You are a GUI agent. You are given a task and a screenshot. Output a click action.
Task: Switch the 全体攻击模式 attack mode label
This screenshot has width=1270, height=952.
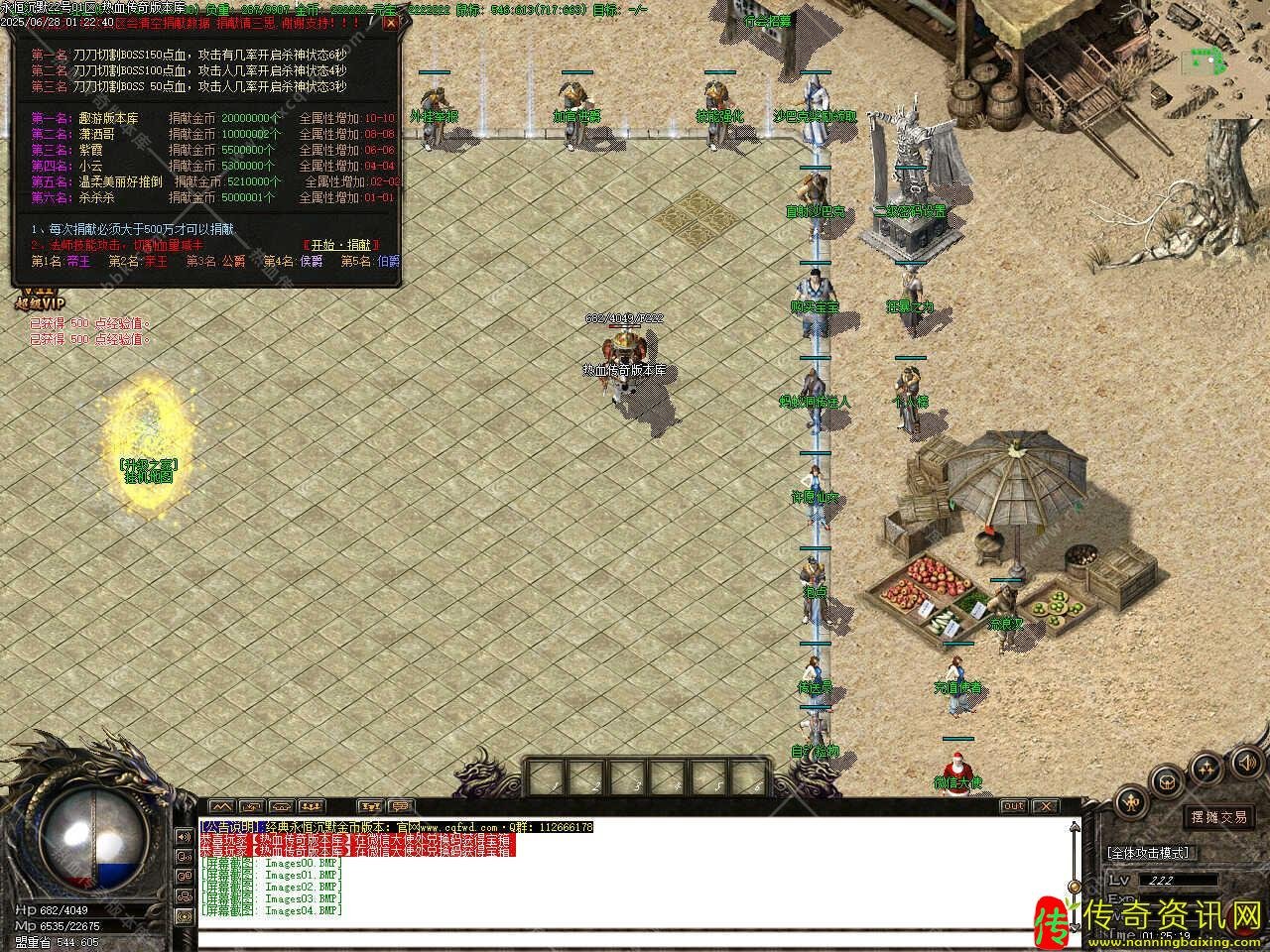coord(1147,852)
